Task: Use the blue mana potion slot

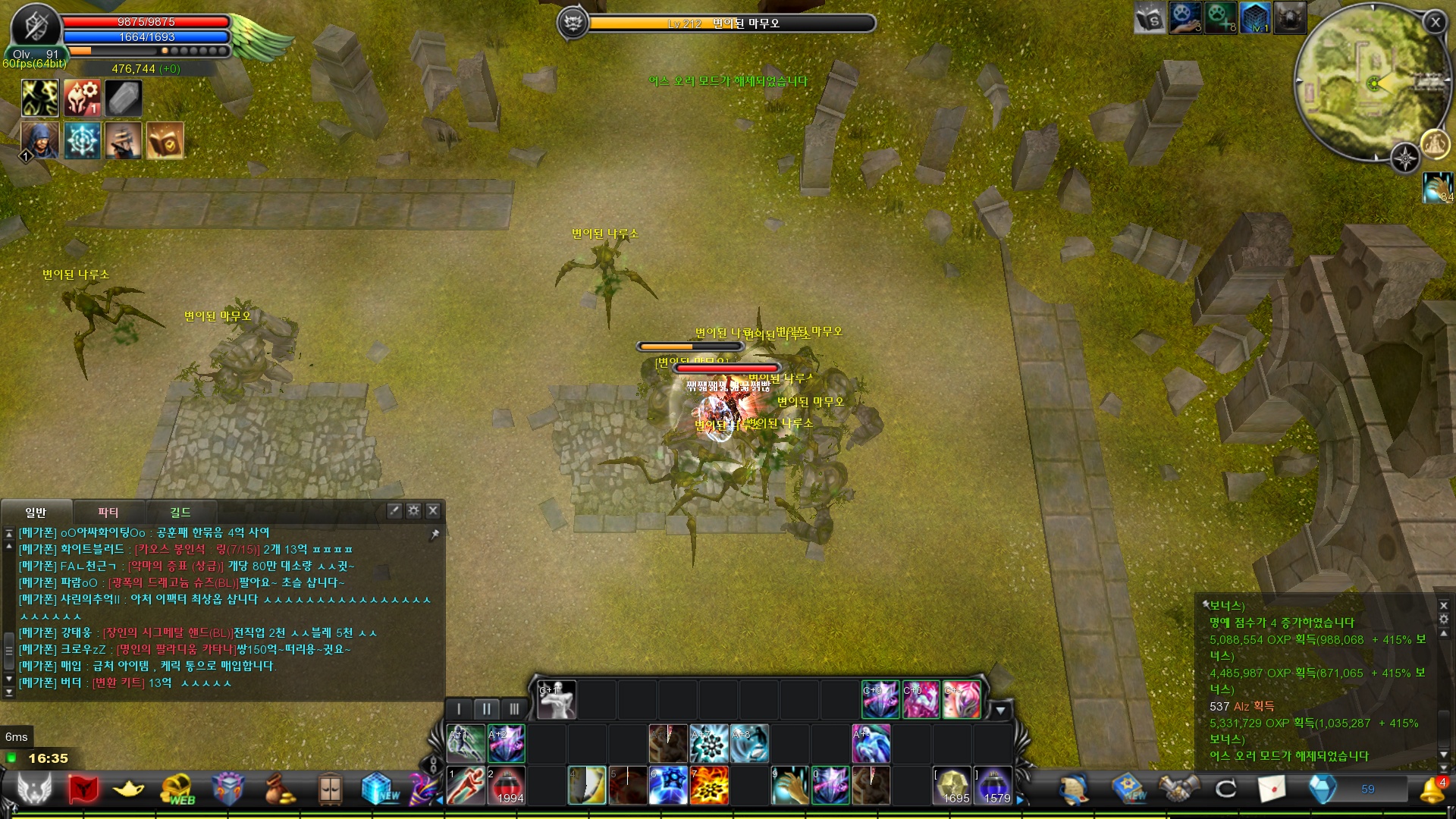Action: coord(993,785)
